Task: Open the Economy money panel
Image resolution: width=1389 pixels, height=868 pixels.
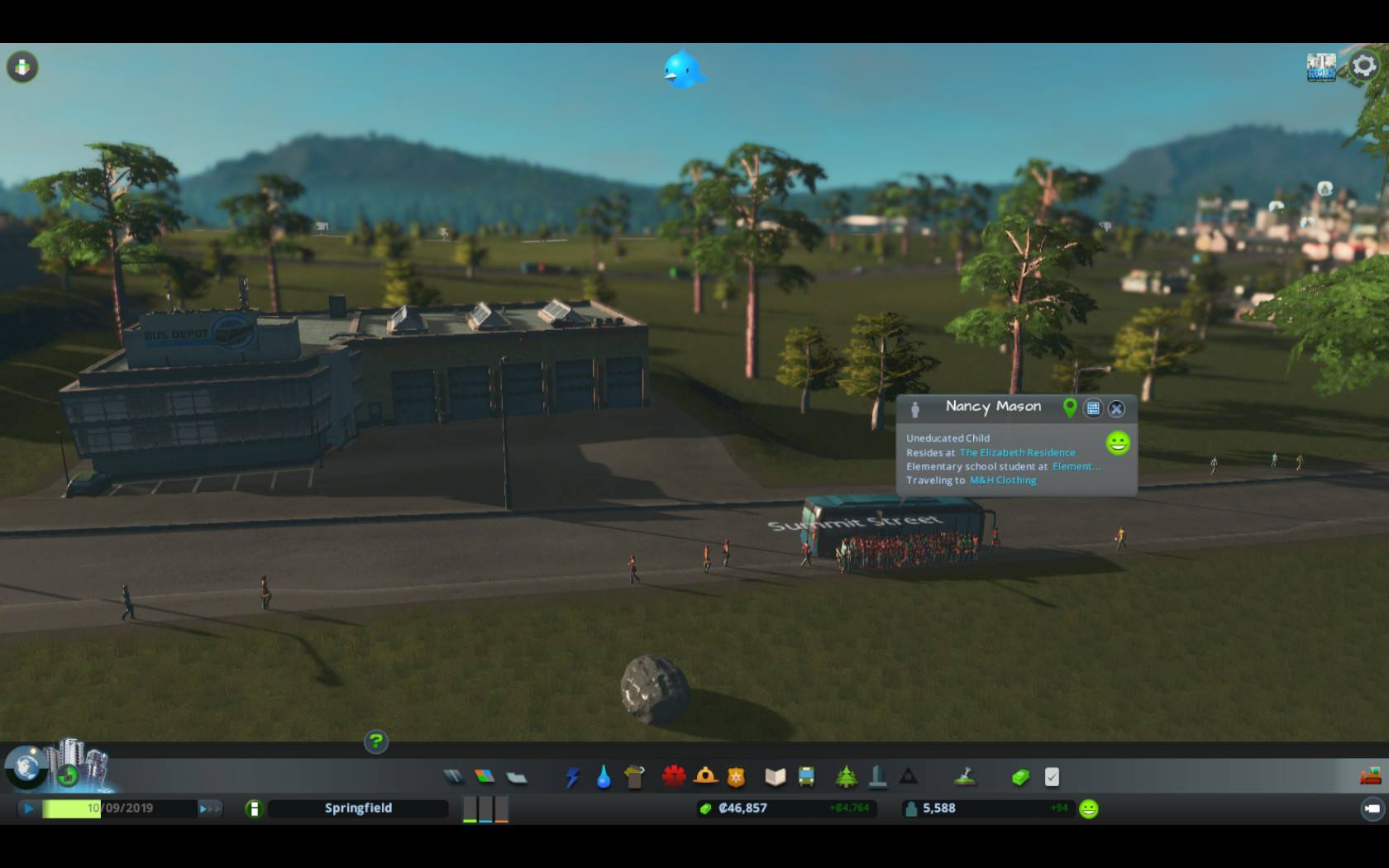Action: [1020, 777]
